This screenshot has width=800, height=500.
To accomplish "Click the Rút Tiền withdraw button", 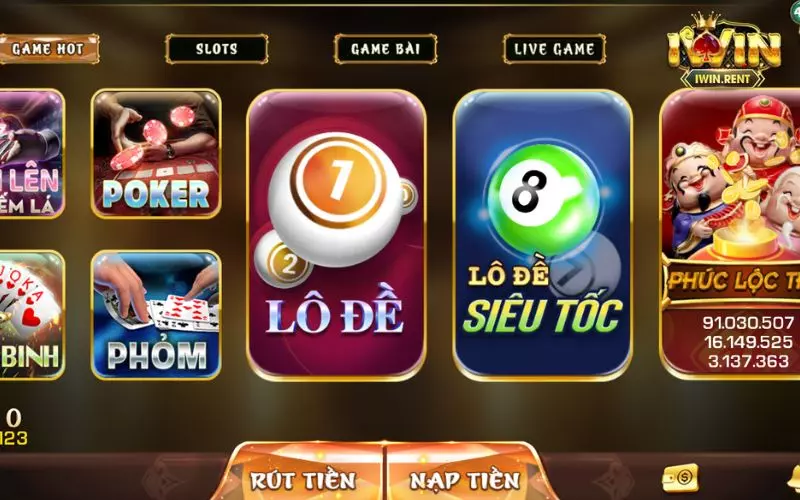I will (303, 479).
